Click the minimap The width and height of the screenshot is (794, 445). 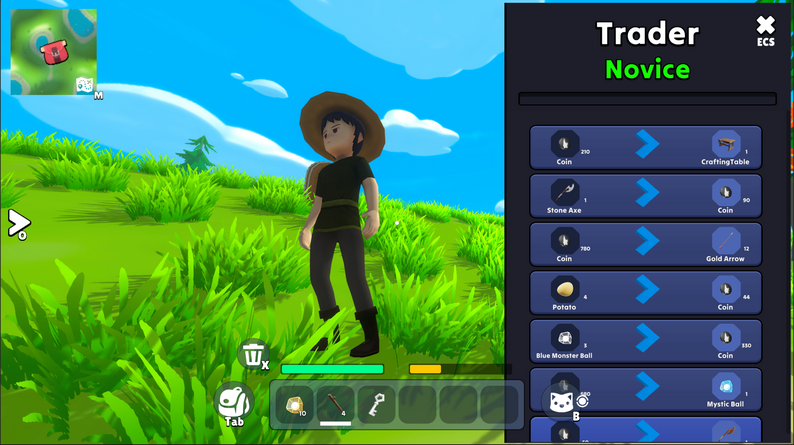(x=48, y=48)
